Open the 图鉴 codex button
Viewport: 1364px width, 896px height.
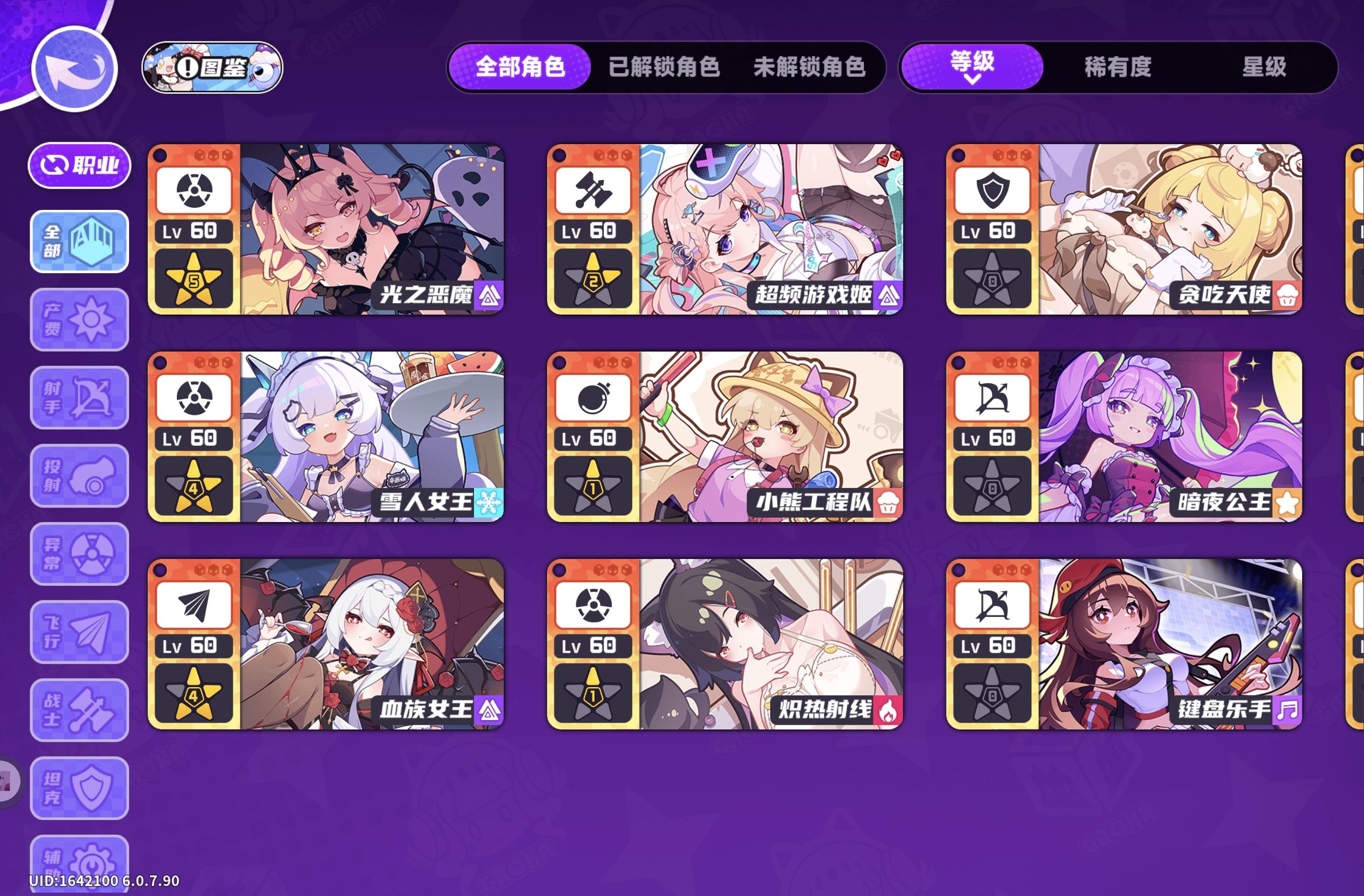coord(211,68)
